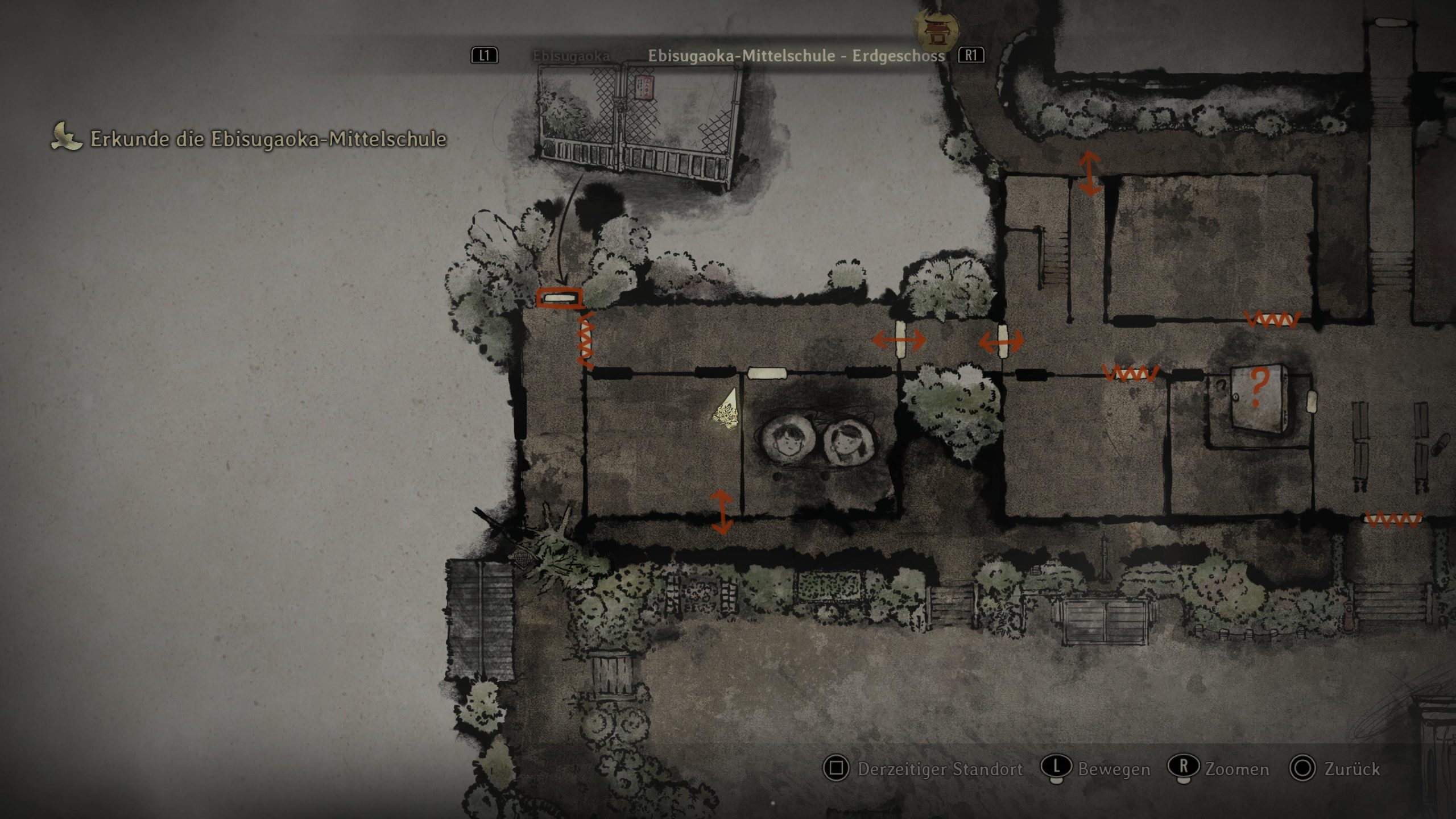The height and width of the screenshot is (819, 1456).
Task: Select the red question mark map marker
Action: (1259, 387)
